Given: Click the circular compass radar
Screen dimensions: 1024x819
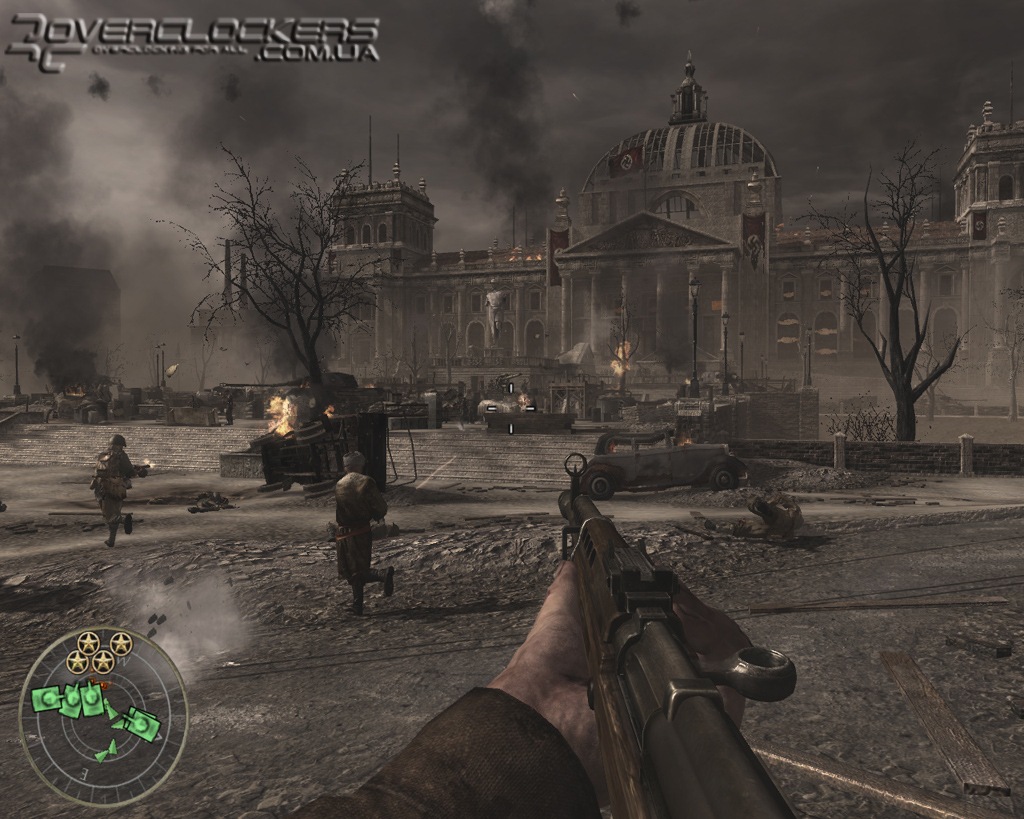Looking at the screenshot, I should (x=103, y=717).
